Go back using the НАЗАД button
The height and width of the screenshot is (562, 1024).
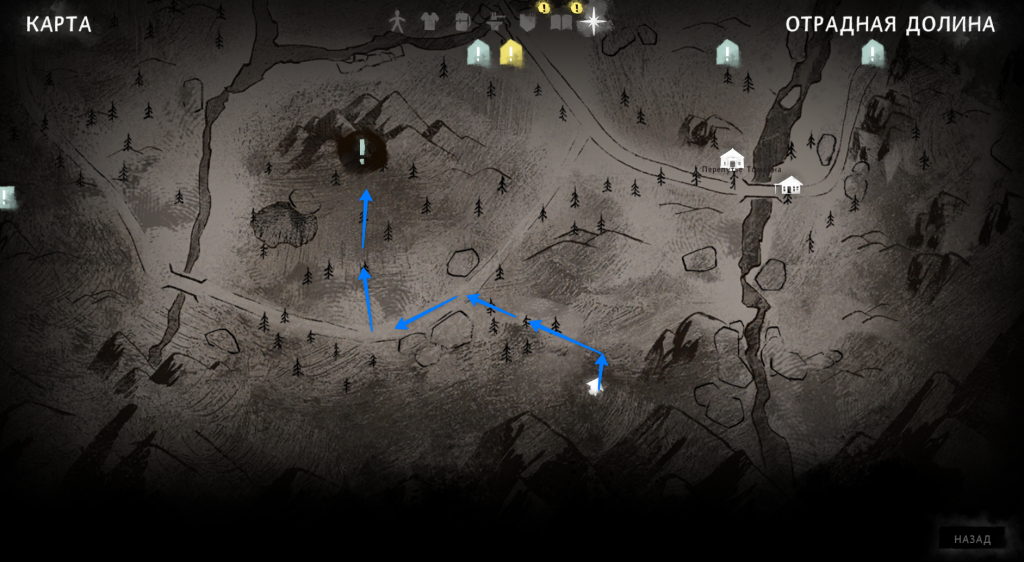(972, 539)
